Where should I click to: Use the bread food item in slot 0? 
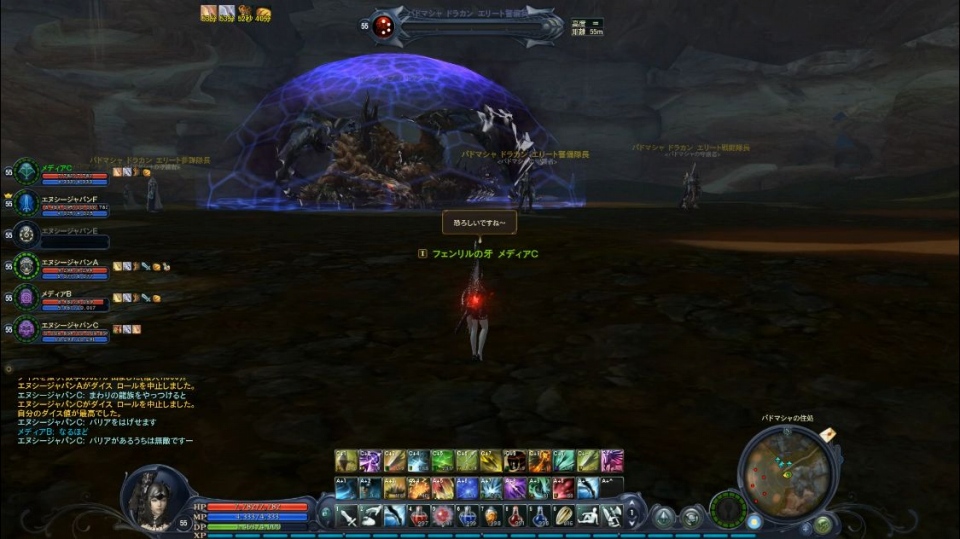coord(563,516)
